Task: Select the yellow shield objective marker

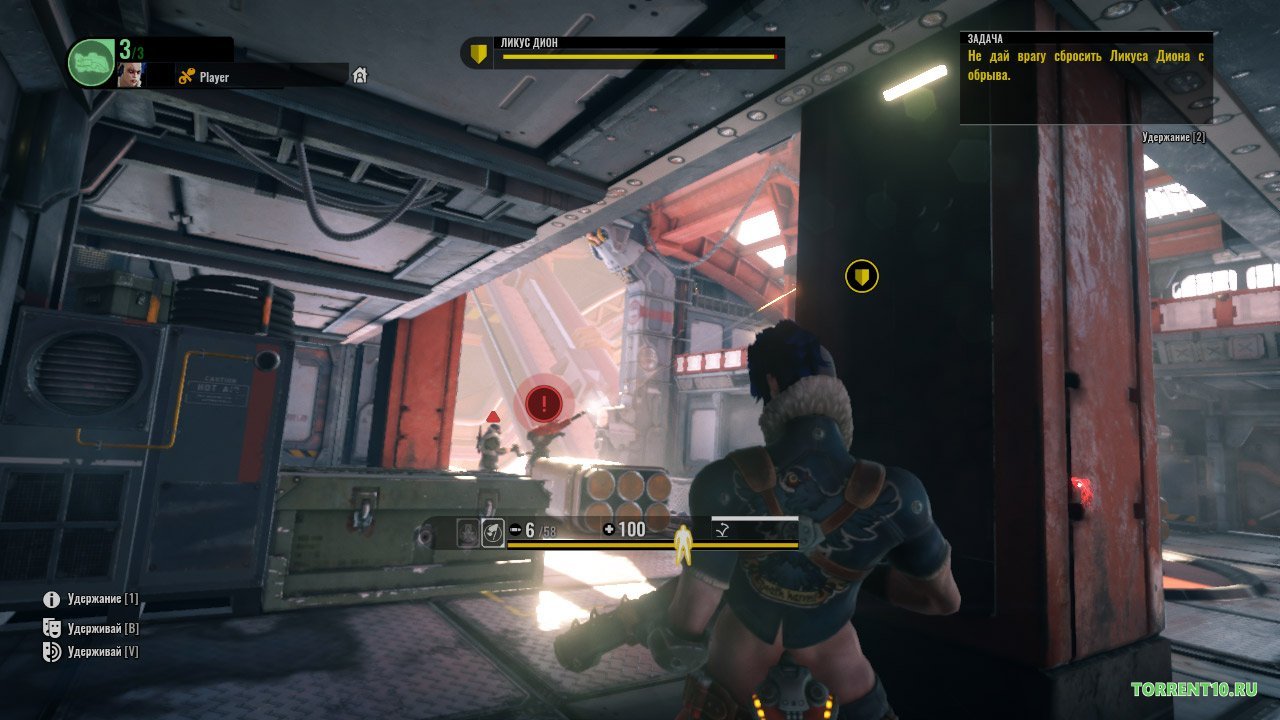Action: [862, 275]
